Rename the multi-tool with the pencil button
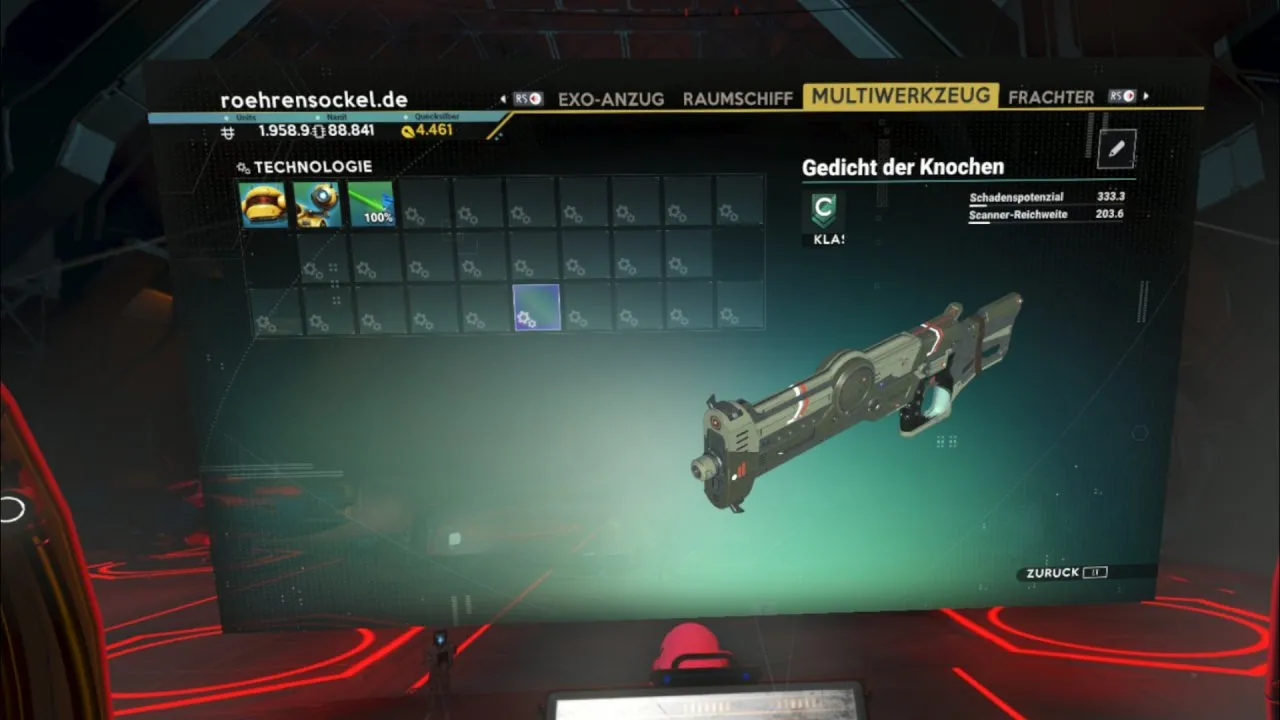 coord(1116,149)
